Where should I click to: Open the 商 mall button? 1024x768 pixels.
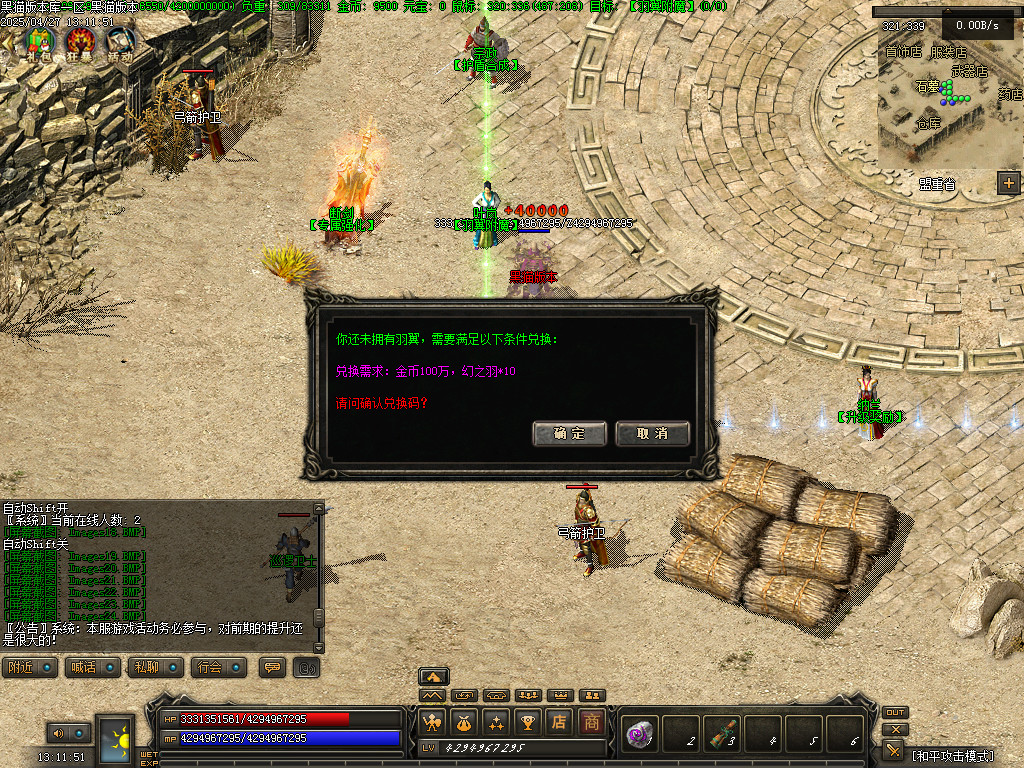pyautogui.click(x=592, y=721)
